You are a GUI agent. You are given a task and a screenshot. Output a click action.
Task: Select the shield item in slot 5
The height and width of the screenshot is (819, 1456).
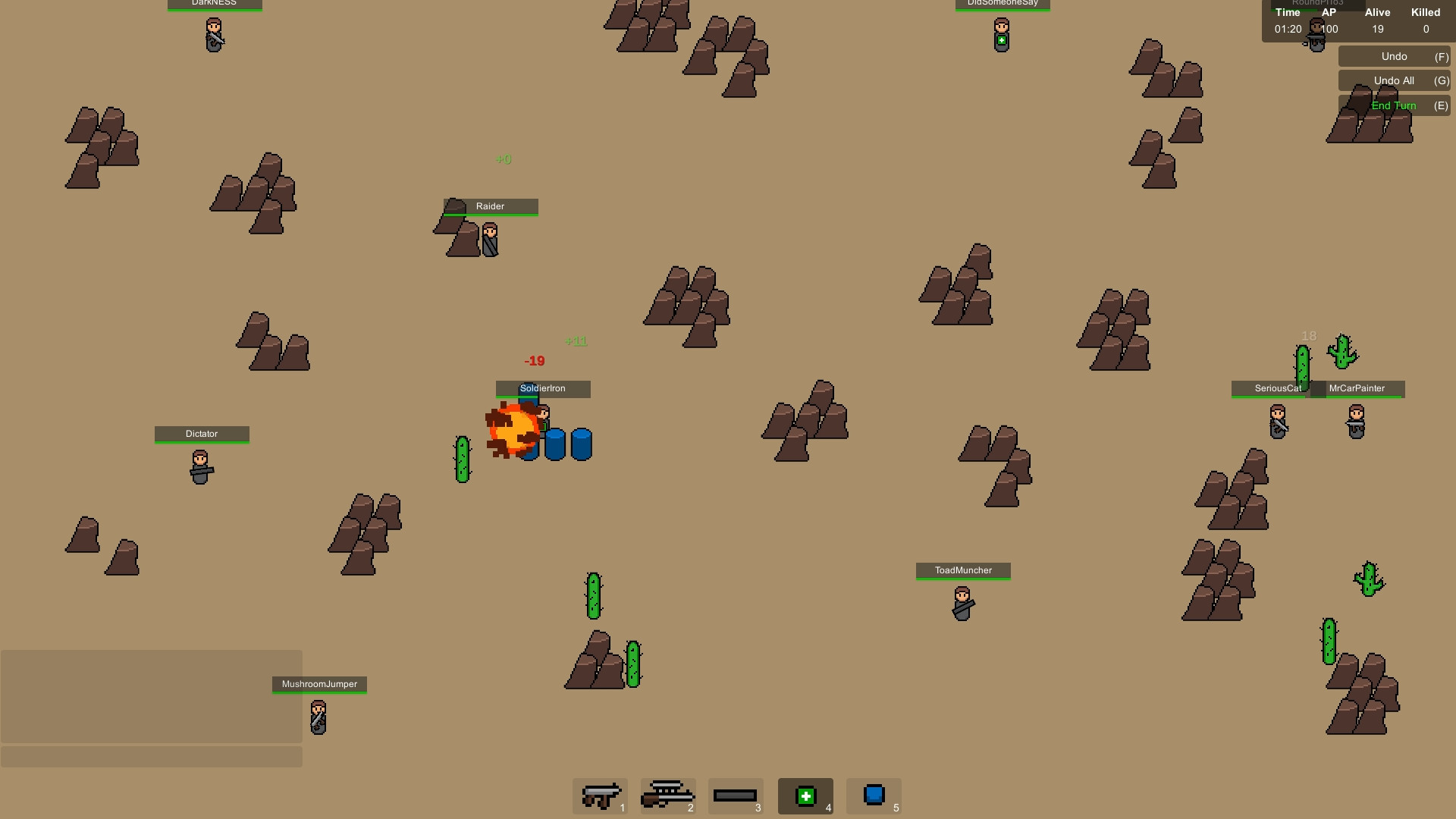pyautogui.click(x=874, y=795)
